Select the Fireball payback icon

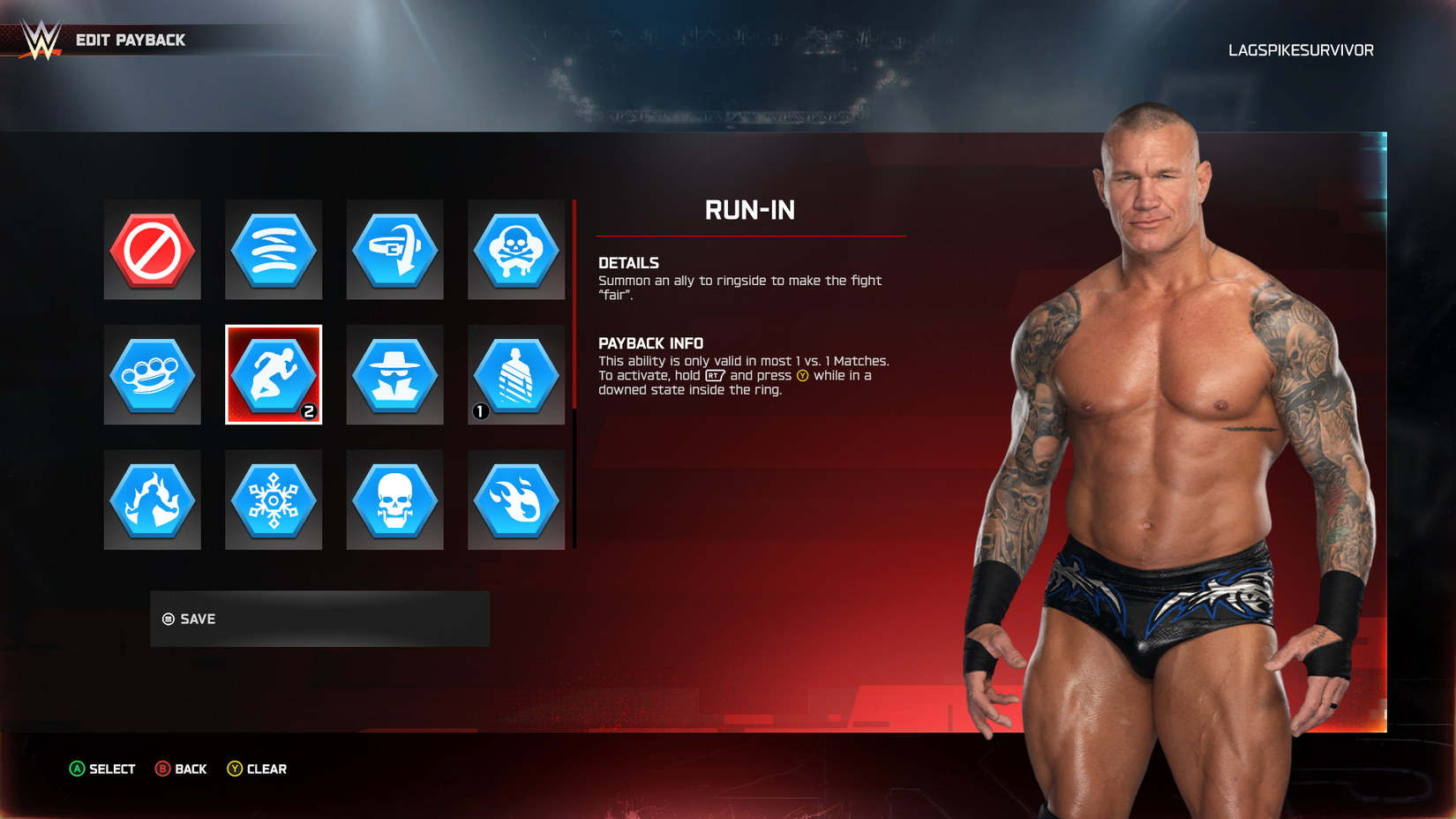coord(515,500)
